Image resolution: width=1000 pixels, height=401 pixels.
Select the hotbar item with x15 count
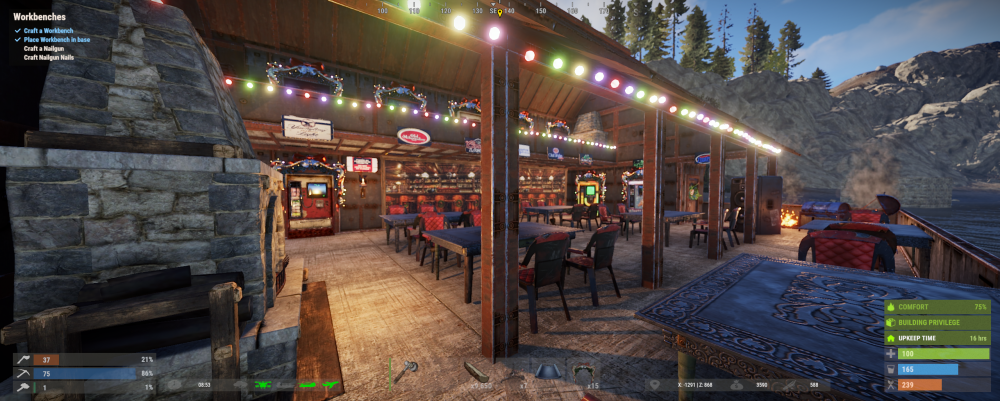[583, 371]
